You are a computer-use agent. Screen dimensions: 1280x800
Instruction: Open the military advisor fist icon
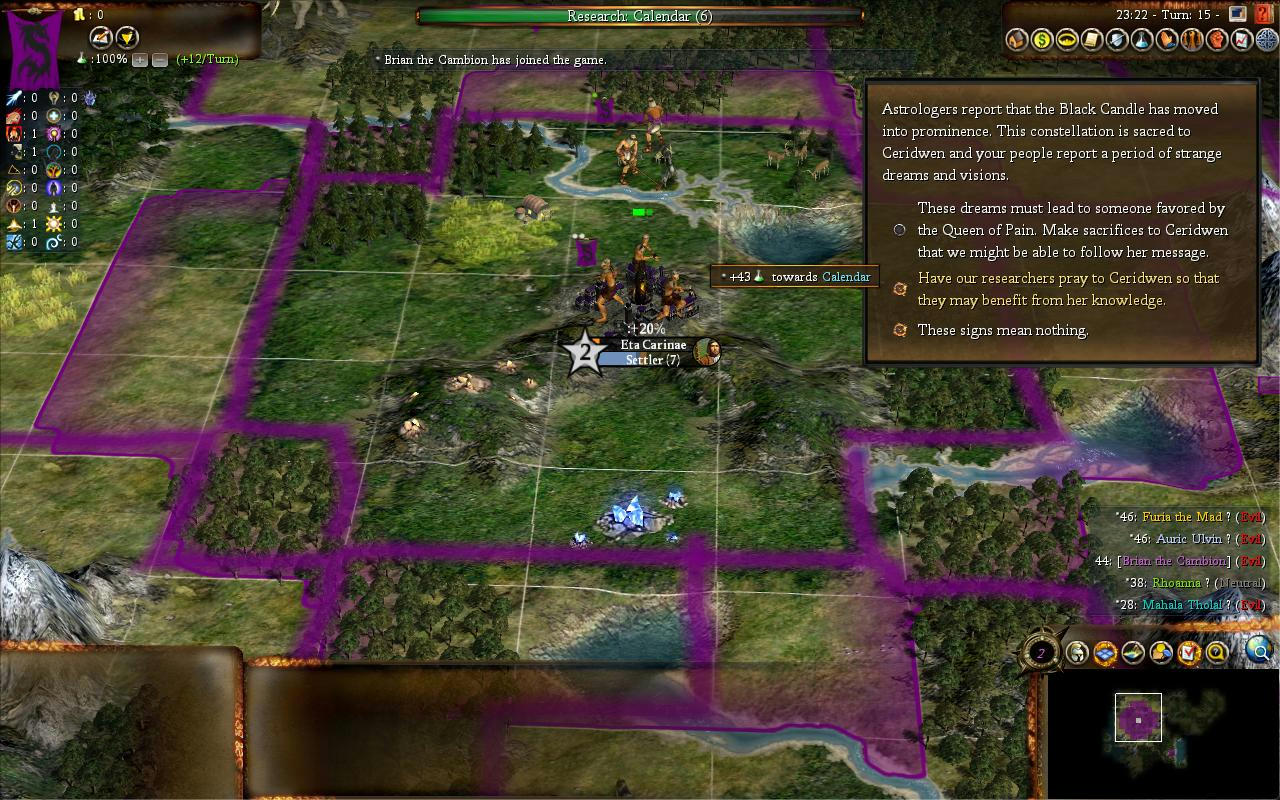point(1217,40)
